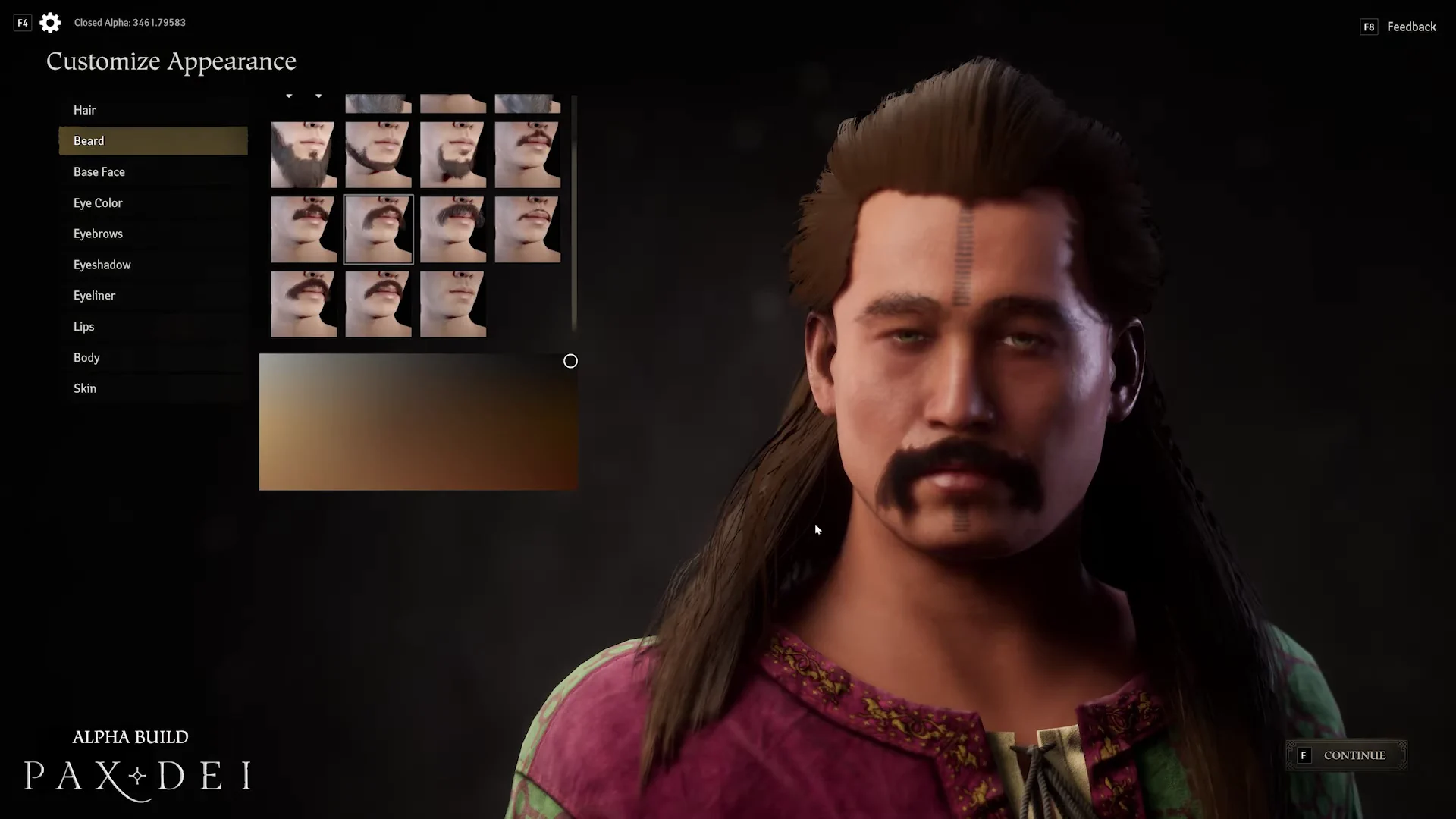This screenshot has width=1456, height=819.
Task: Open the Eyeliner options
Action: tap(94, 296)
